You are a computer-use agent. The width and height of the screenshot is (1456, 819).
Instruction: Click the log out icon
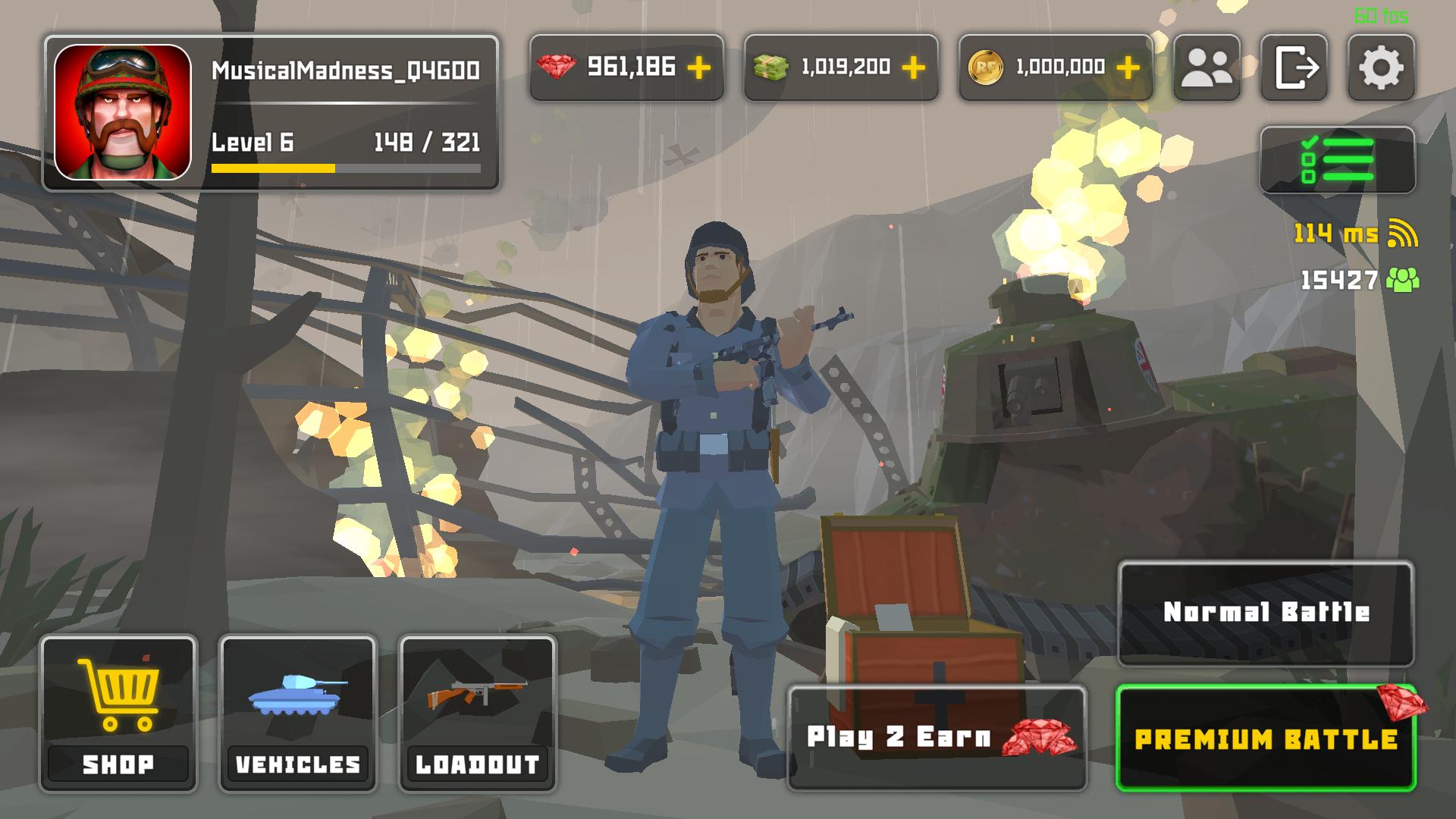click(1294, 67)
